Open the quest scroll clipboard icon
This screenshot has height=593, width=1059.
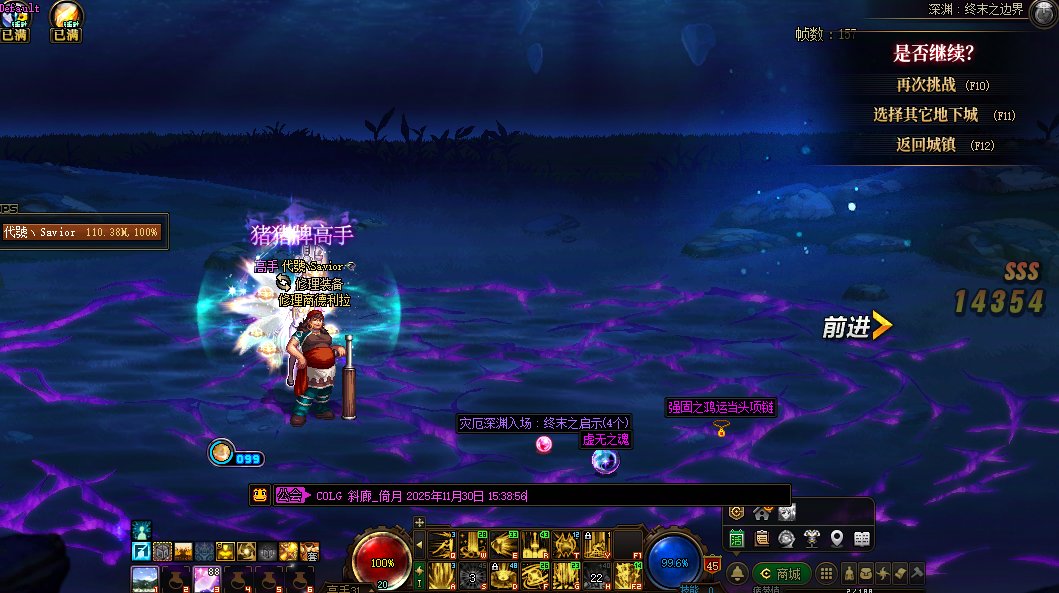[761, 539]
